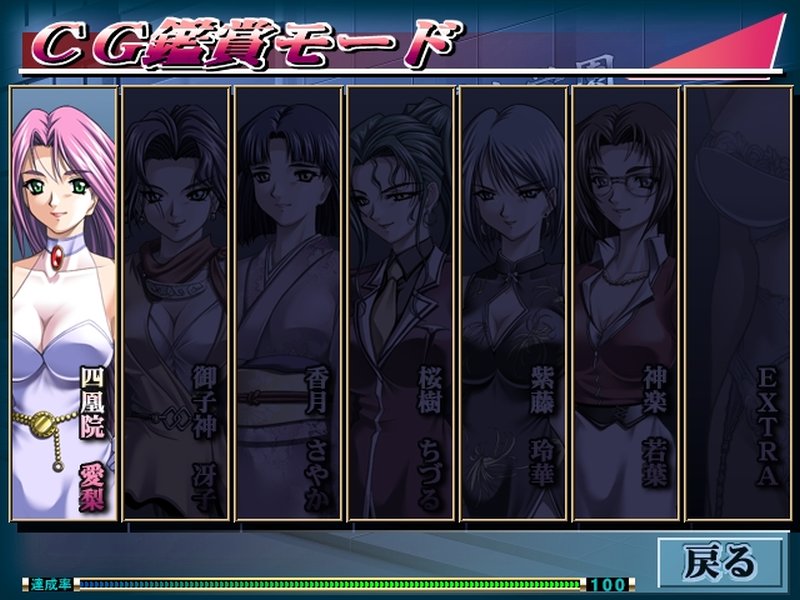Choose the 香月 さやか character panel
The width and height of the screenshot is (800, 600).
pos(288,303)
